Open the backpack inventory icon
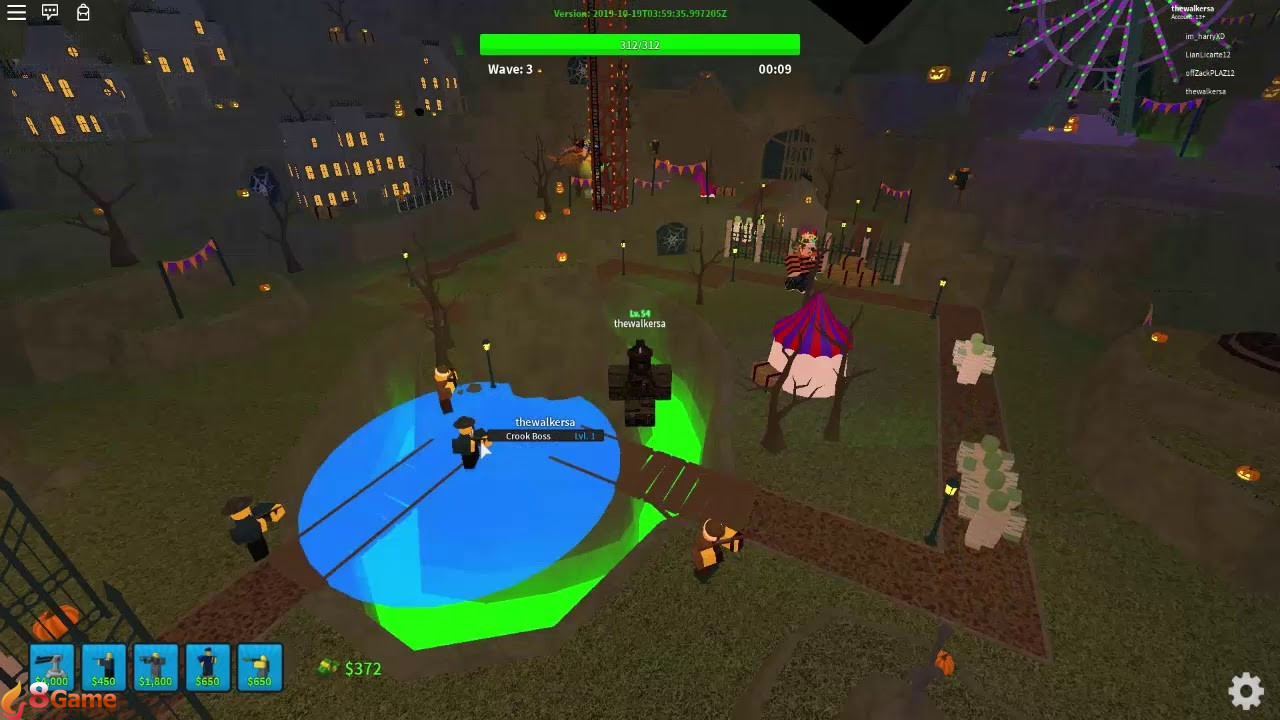The width and height of the screenshot is (1280, 720). (x=83, y=12)
